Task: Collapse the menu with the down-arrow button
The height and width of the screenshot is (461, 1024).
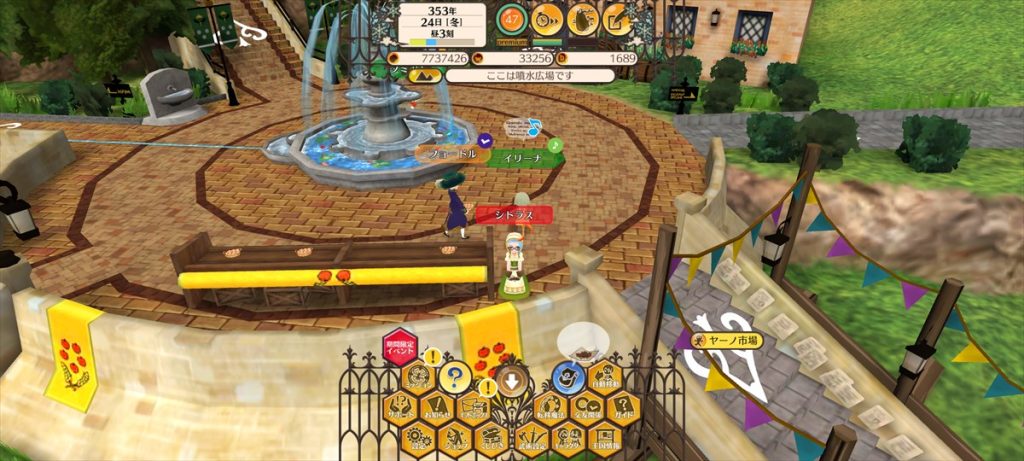Action: [x=512, y=379]
